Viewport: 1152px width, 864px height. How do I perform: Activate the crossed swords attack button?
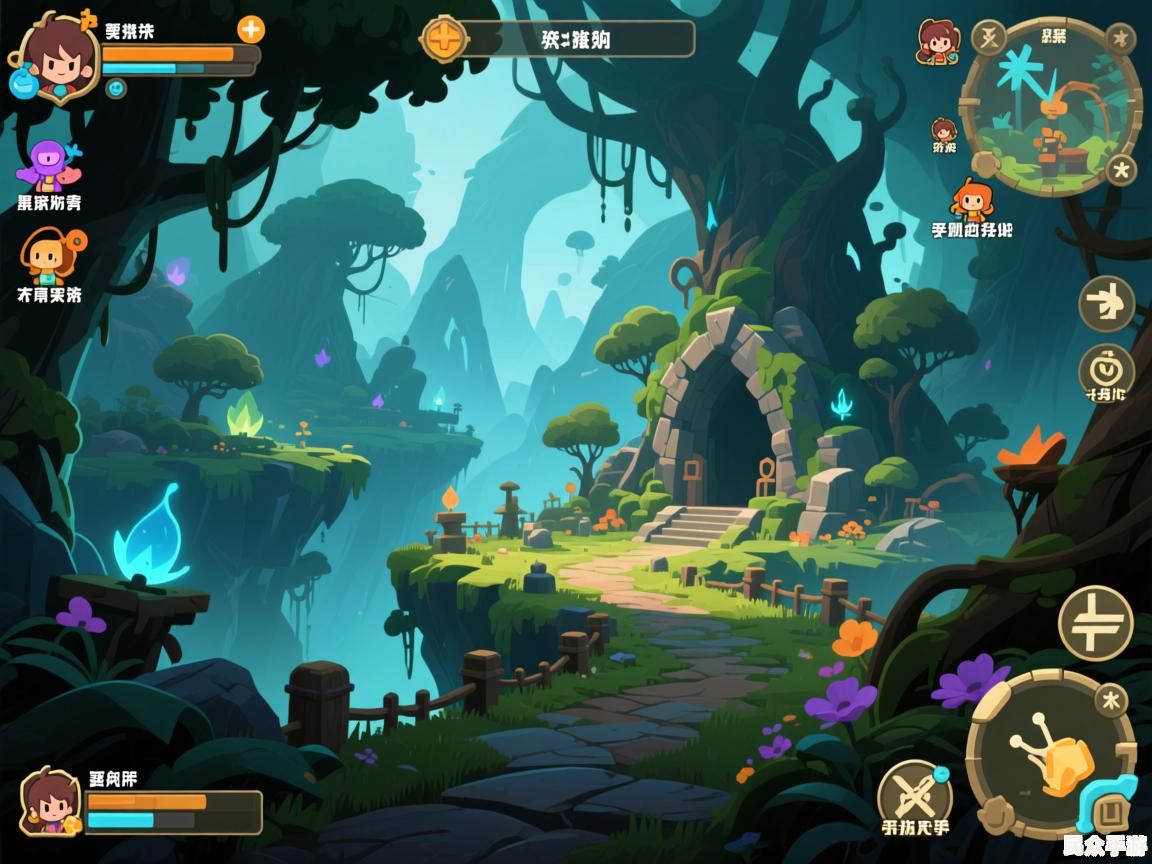click(x=913, y=794)
